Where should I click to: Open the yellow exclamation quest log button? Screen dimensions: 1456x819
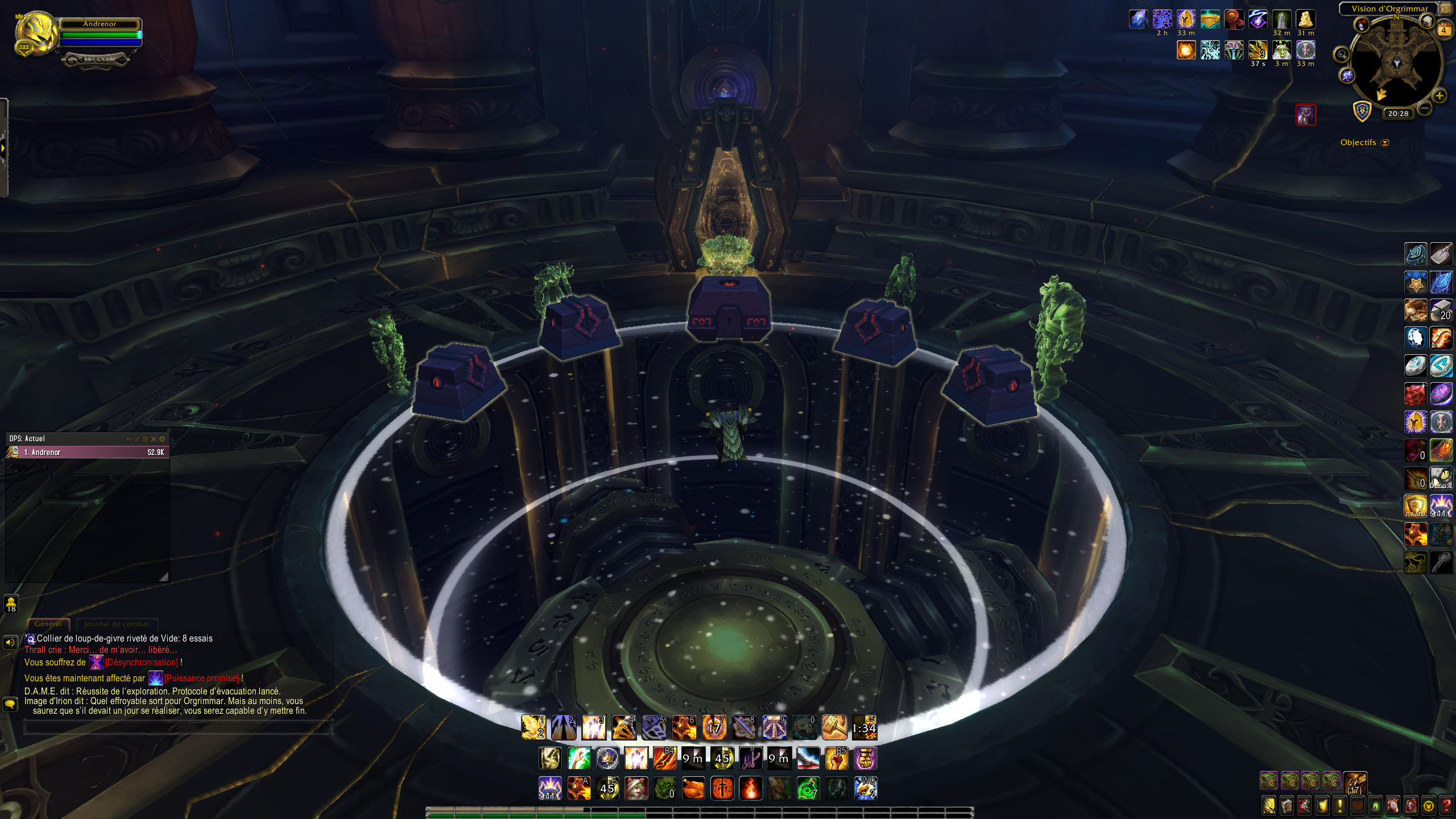pos(1339,805)
